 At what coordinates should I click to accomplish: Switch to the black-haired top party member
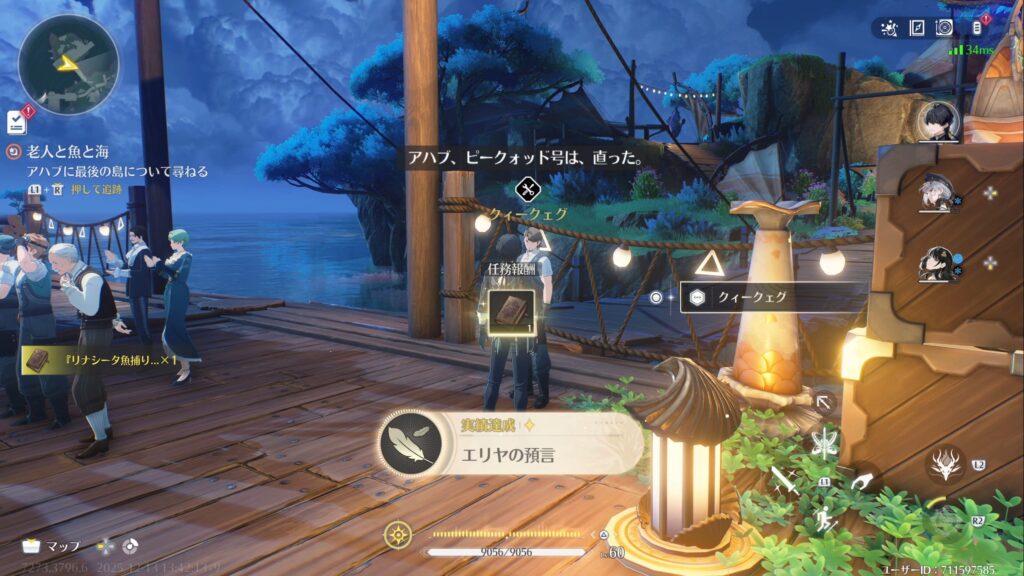938,122
